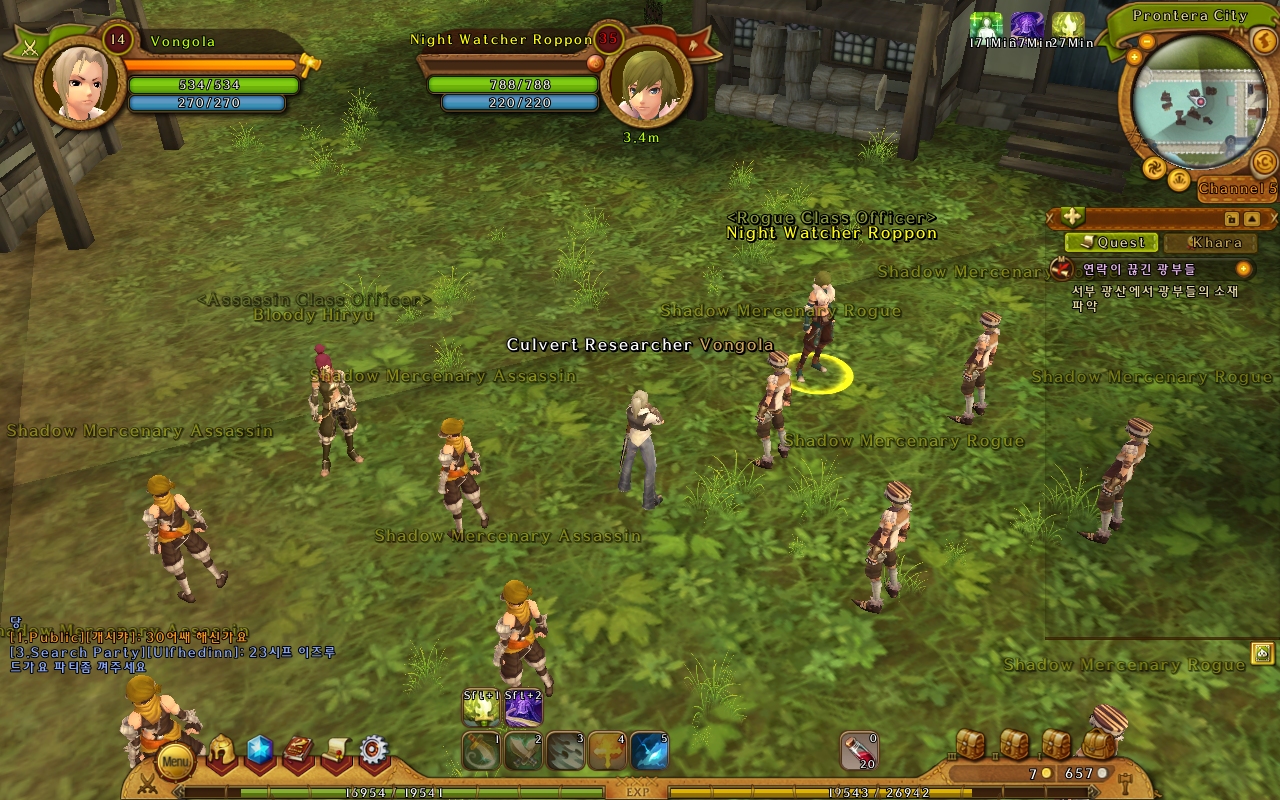Open the rightmost large backpack
Viewport: 1280px width, 800px height.
1100,743
